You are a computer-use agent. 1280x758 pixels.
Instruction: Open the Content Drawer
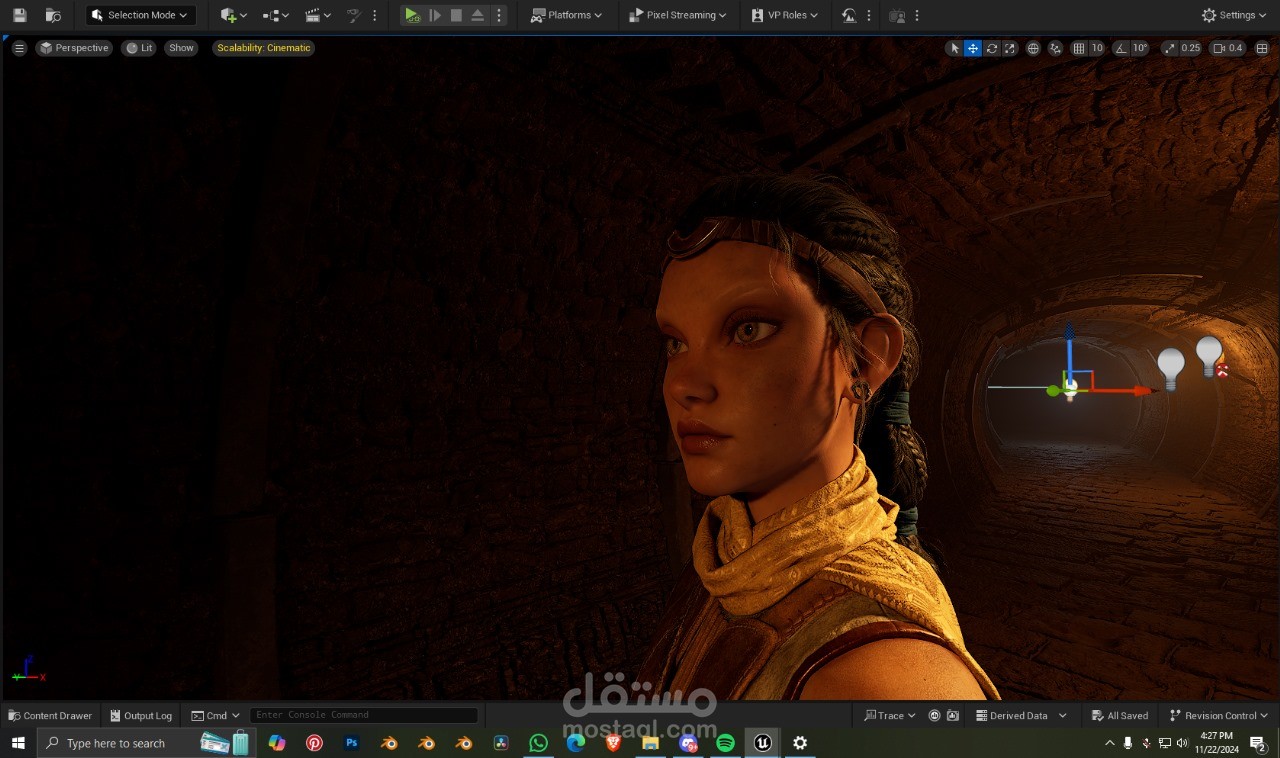(x=50, y=715)
